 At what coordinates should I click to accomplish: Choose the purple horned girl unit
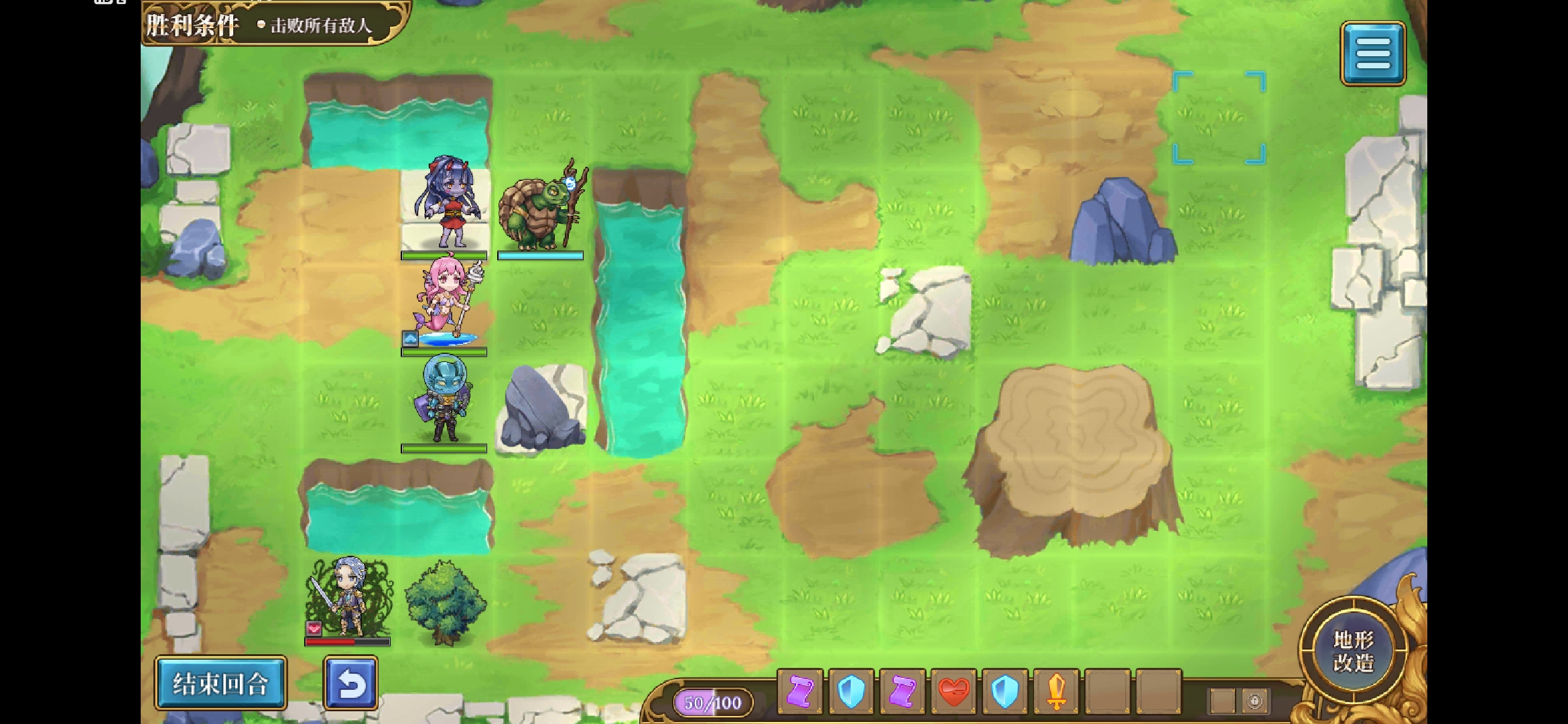(444, 204)
